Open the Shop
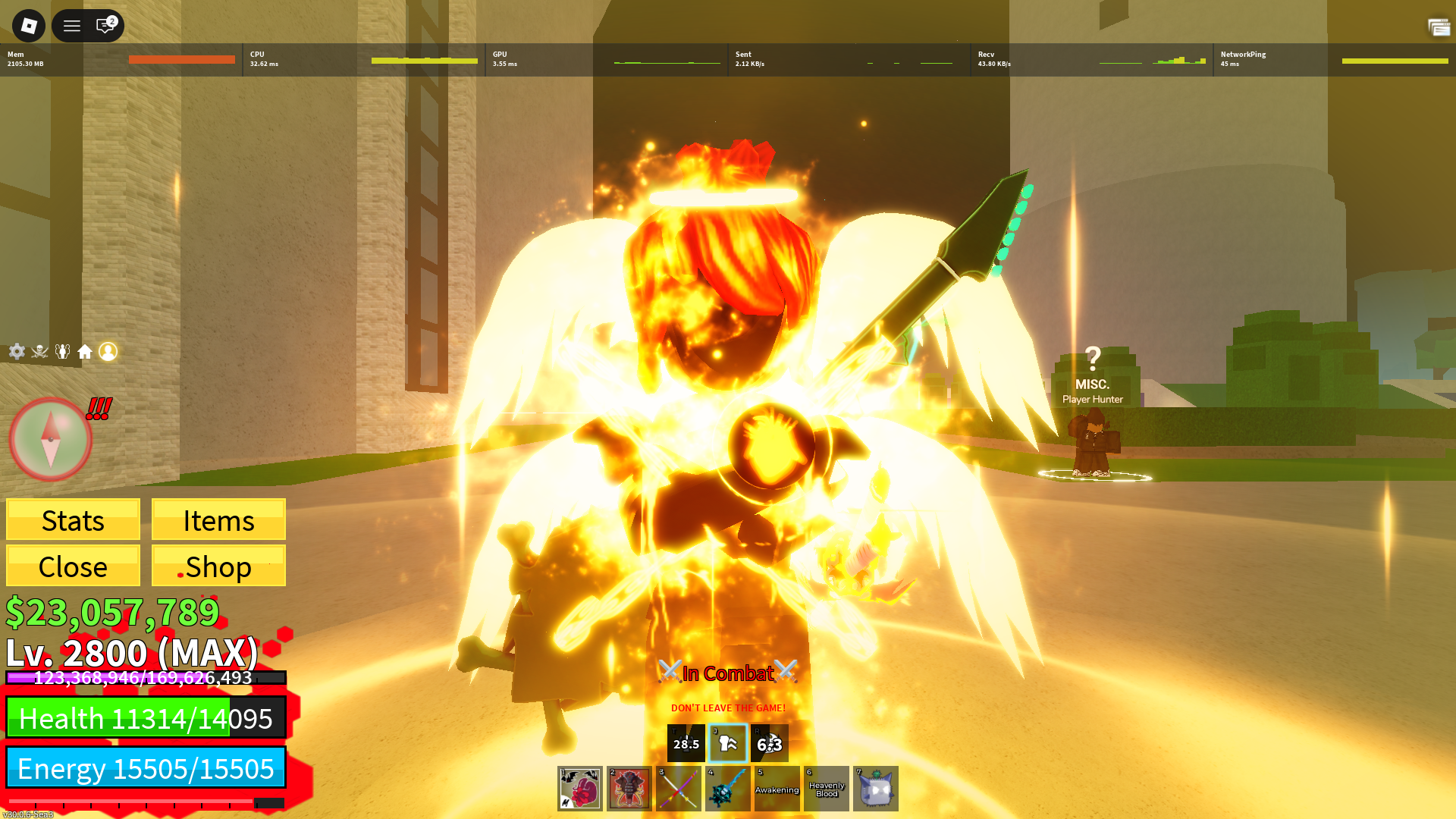Image resolution: width=1456 pixels, height=819 pixels. 218,566
